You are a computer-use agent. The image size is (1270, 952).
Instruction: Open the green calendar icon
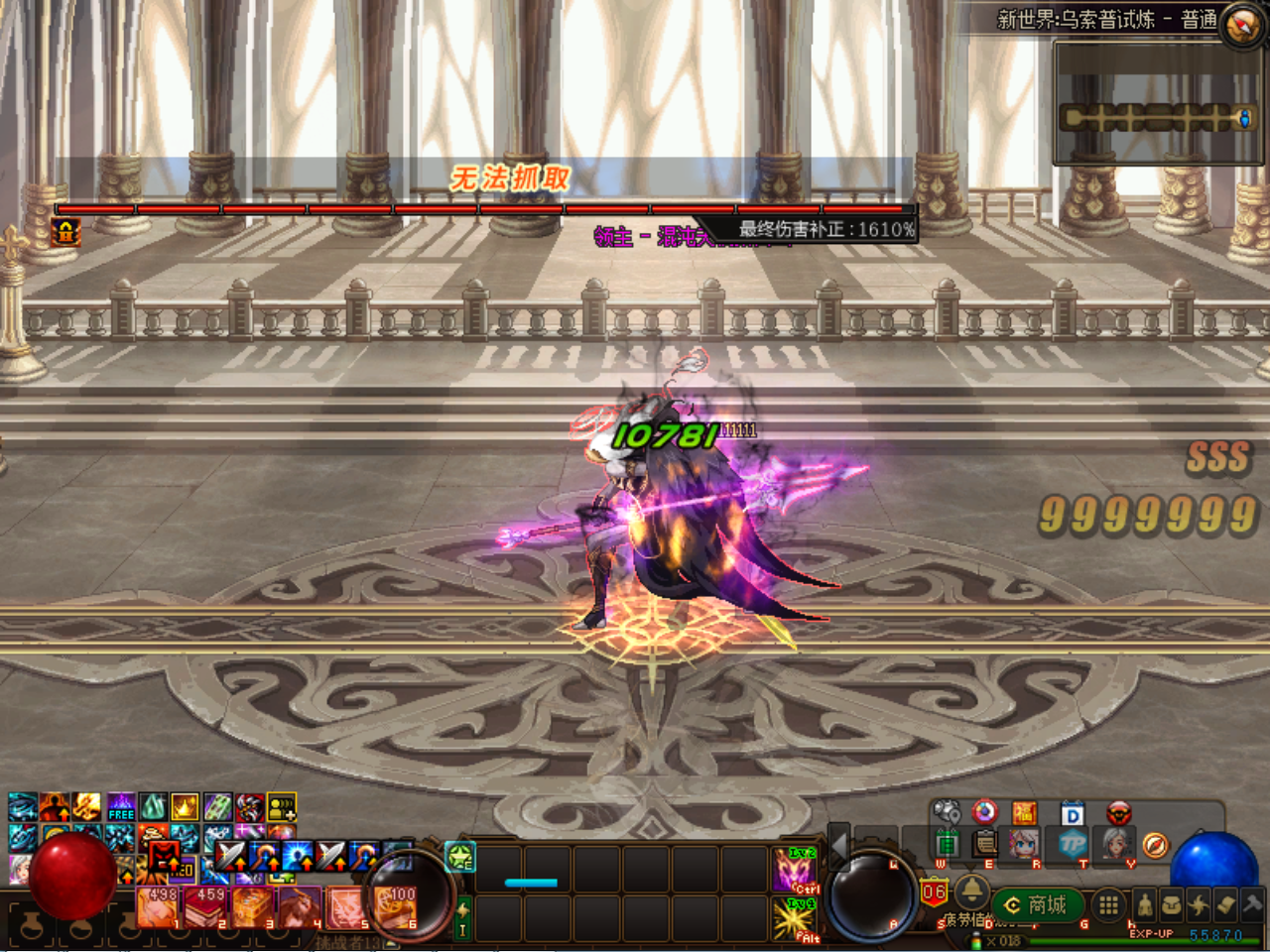947,844
